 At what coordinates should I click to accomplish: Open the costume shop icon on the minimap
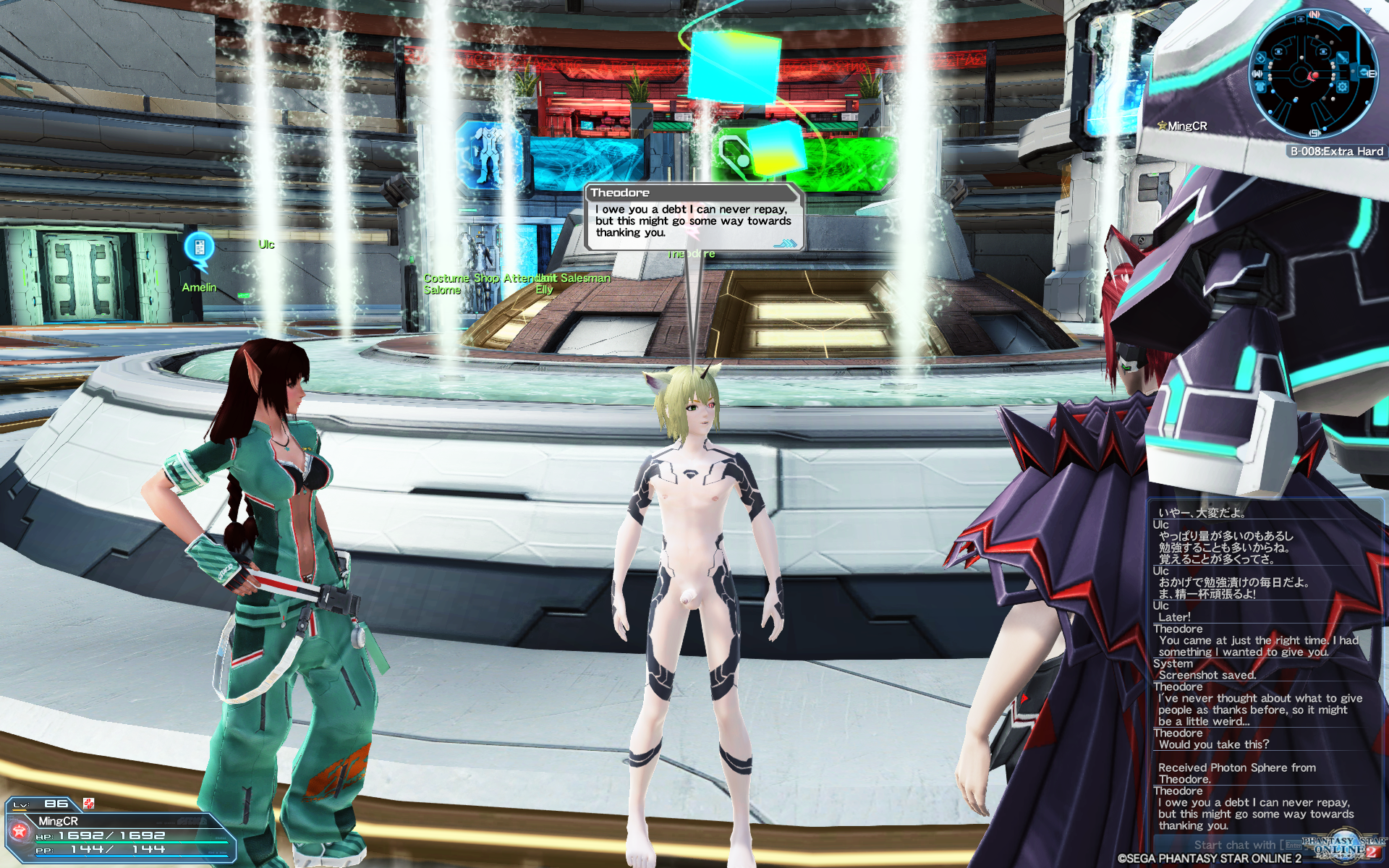(1261, 87)
